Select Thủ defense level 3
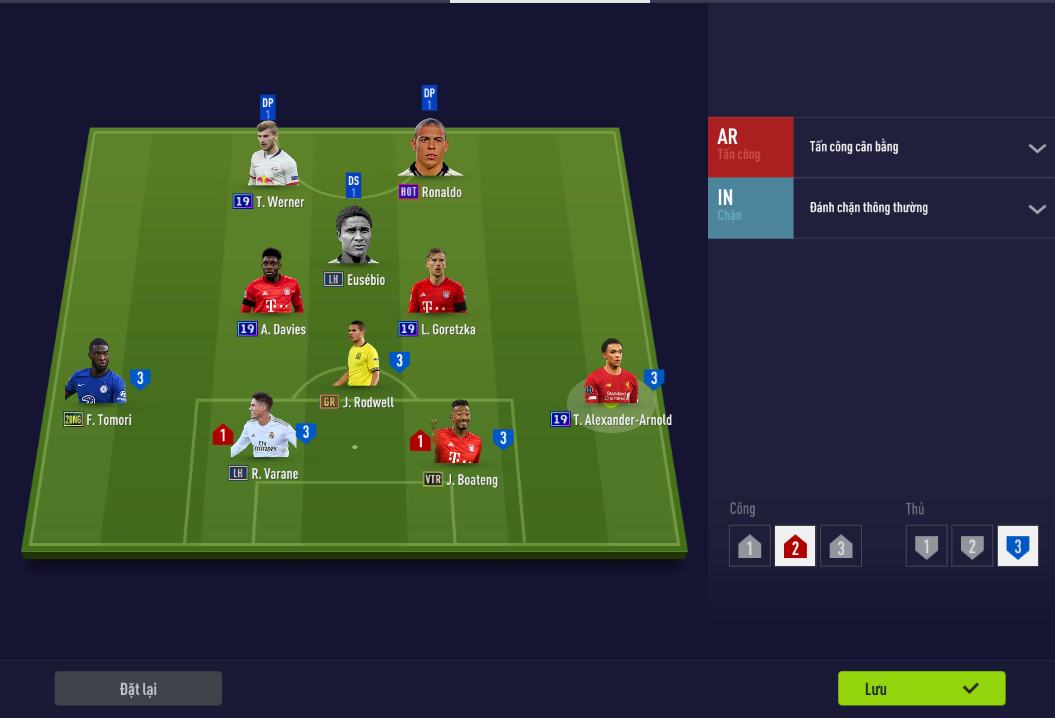This screenshot has width=1055, height=718. [1018, 547]
